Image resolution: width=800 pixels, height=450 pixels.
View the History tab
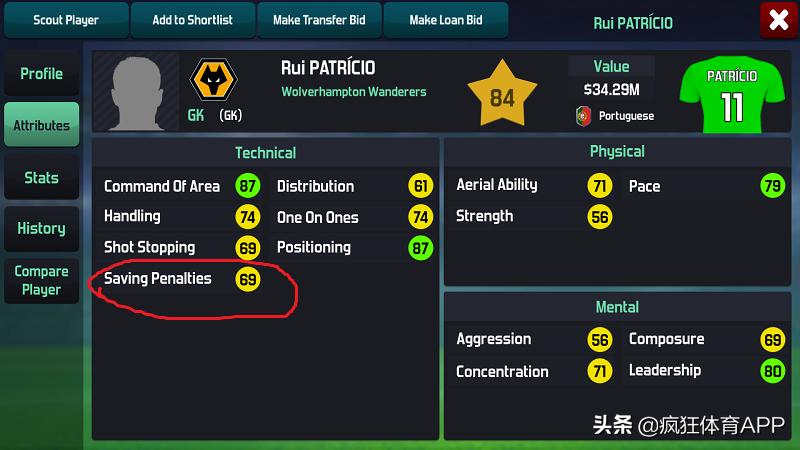pos(41,228)
